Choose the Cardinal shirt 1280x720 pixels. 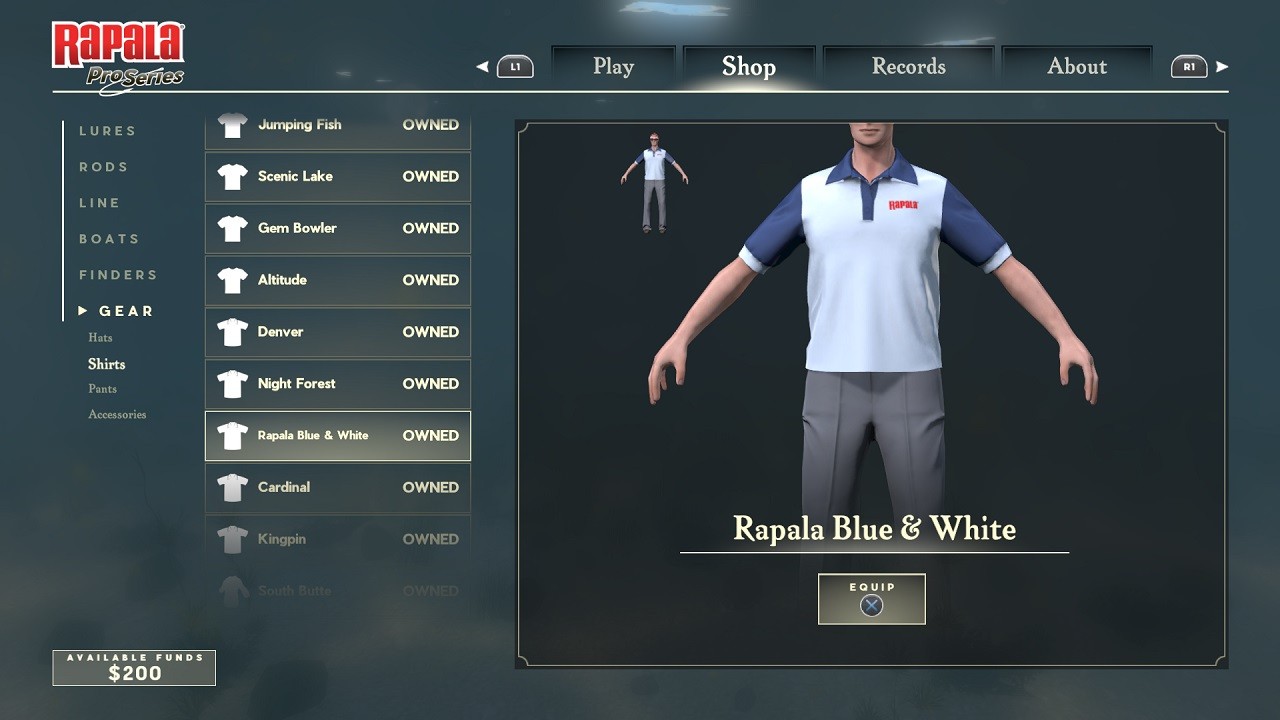pyautogui.click(x=337, y=487)
